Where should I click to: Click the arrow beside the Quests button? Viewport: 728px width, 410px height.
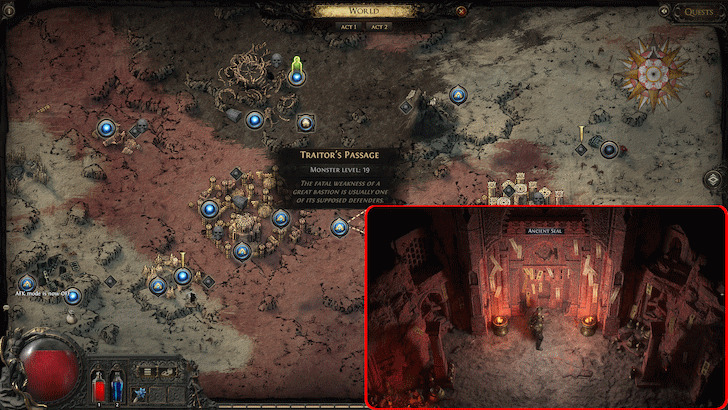[x=666, y=12]
